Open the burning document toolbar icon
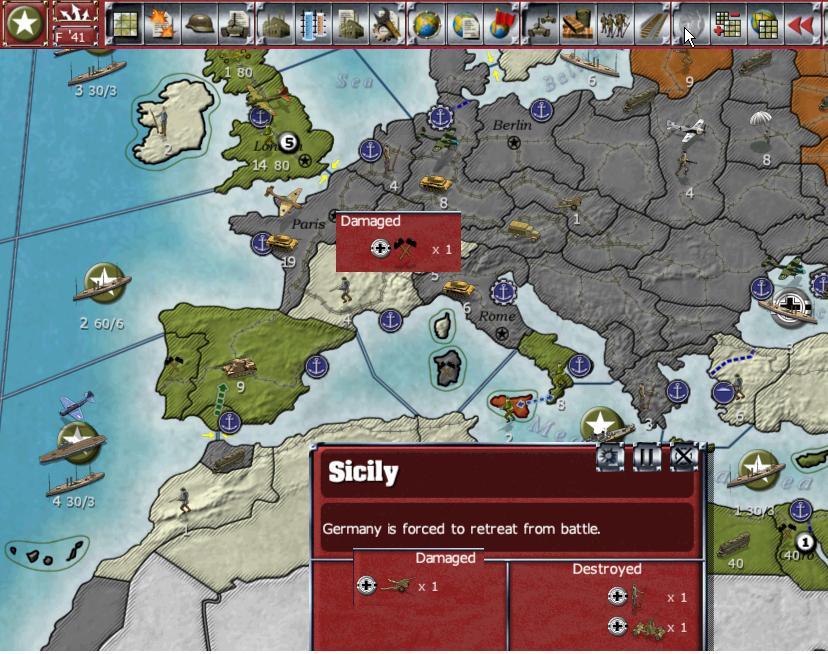 161,24
